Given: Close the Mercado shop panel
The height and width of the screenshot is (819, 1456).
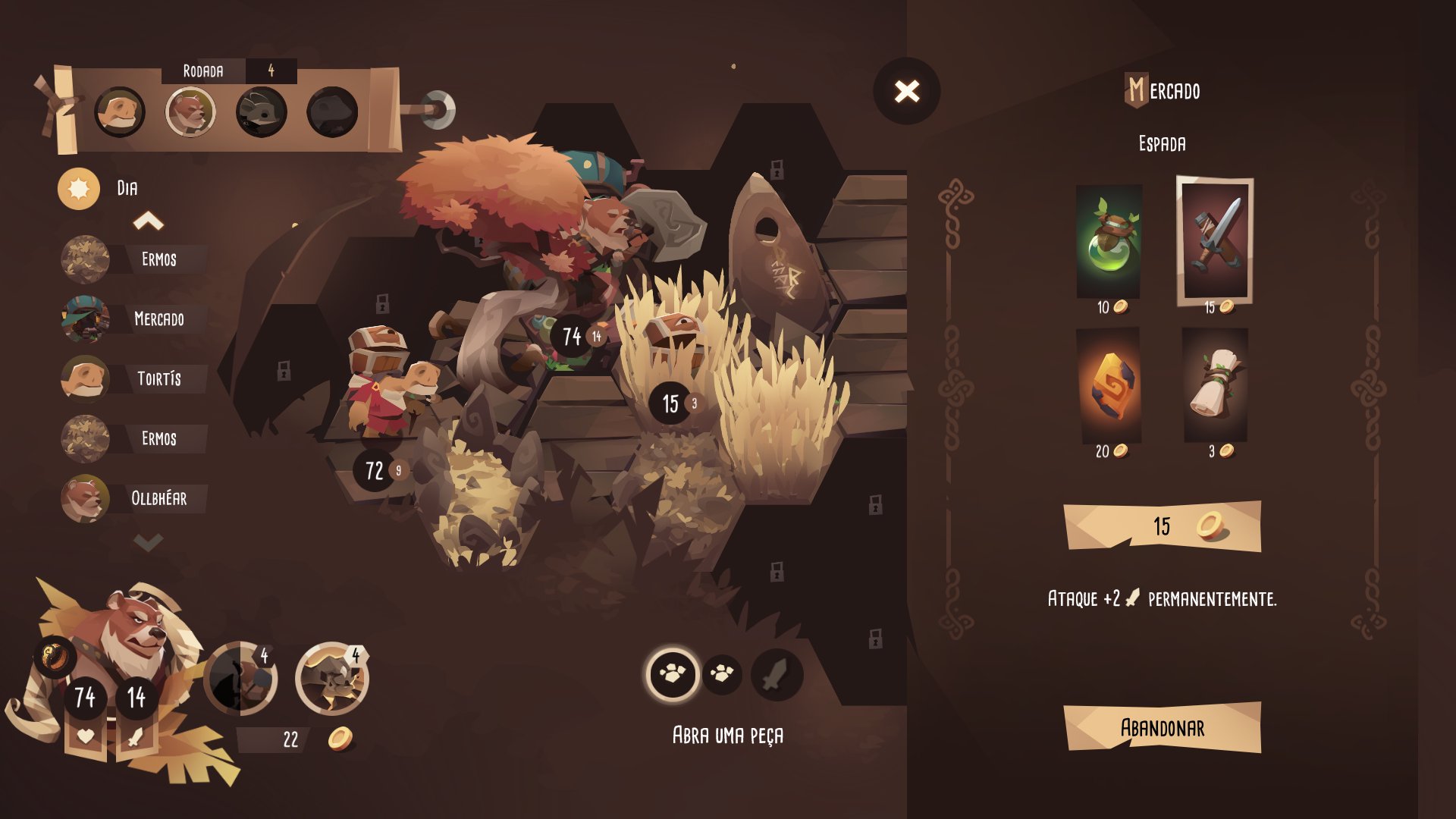Looking at the screenshot, I should [906, 92].
